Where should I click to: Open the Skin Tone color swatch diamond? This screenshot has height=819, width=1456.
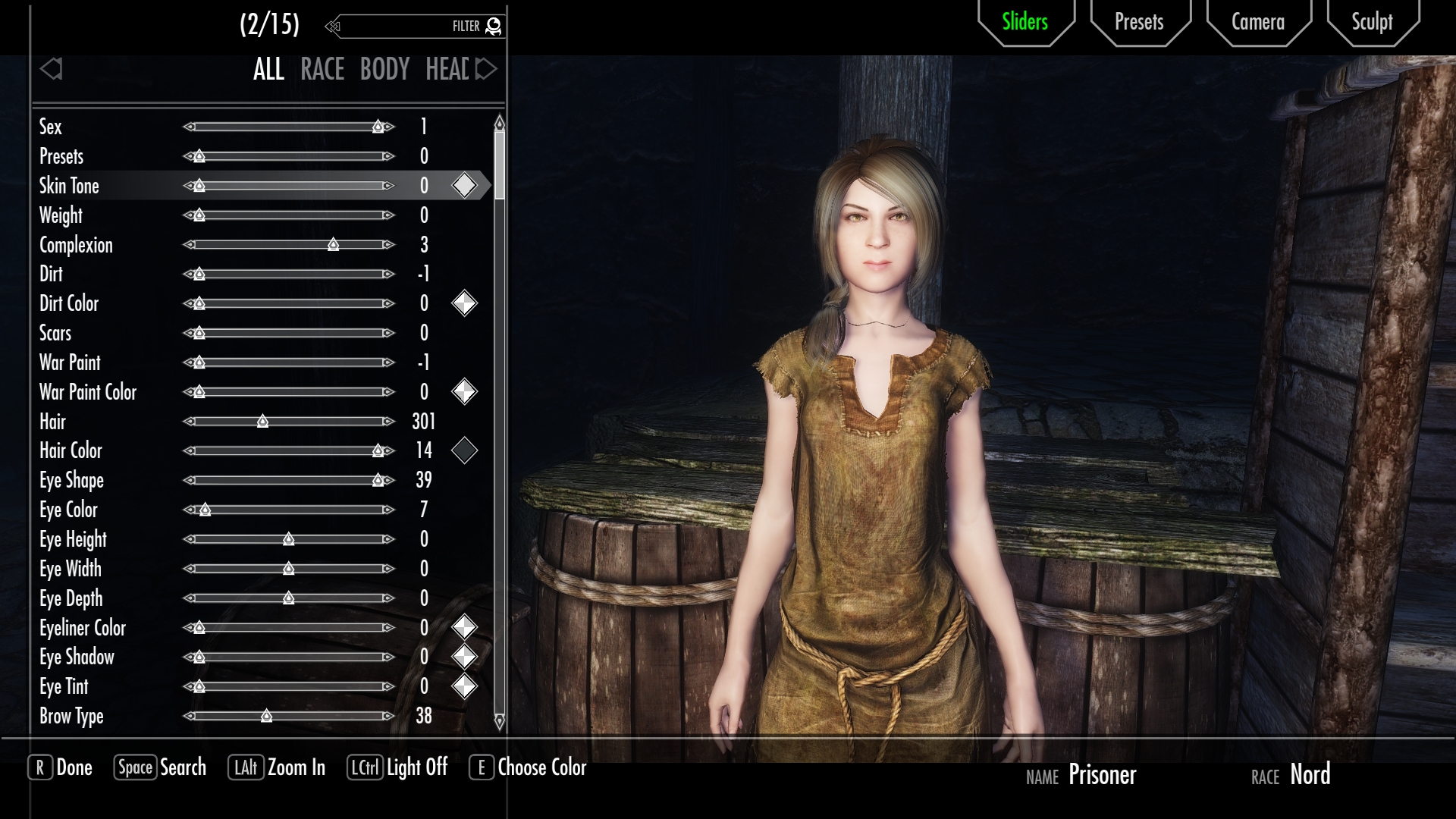[465, 184]
